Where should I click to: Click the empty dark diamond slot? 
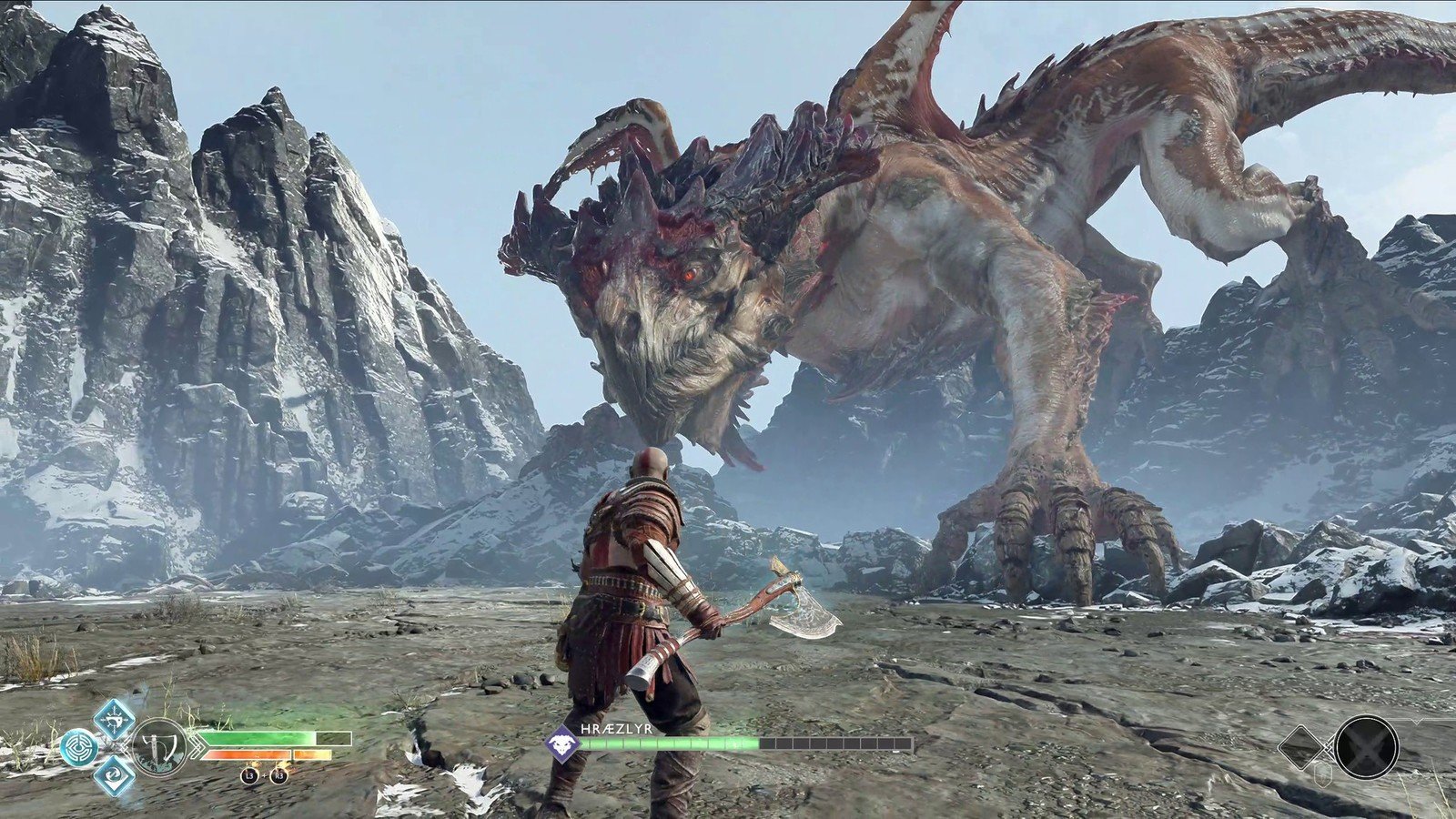pyautogui.click(x=1304, y=747)
